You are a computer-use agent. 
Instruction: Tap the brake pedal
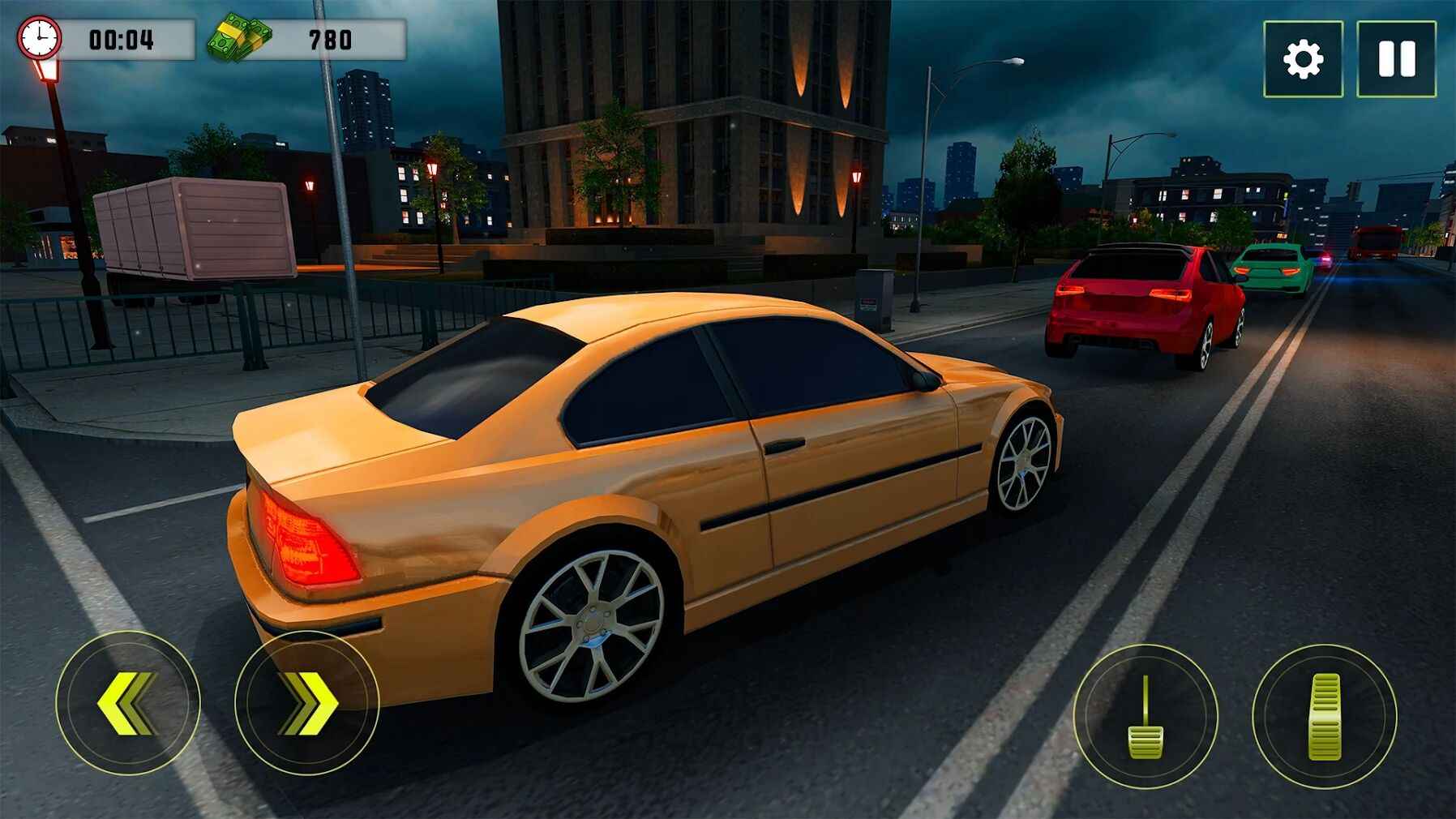(1145, 716)
